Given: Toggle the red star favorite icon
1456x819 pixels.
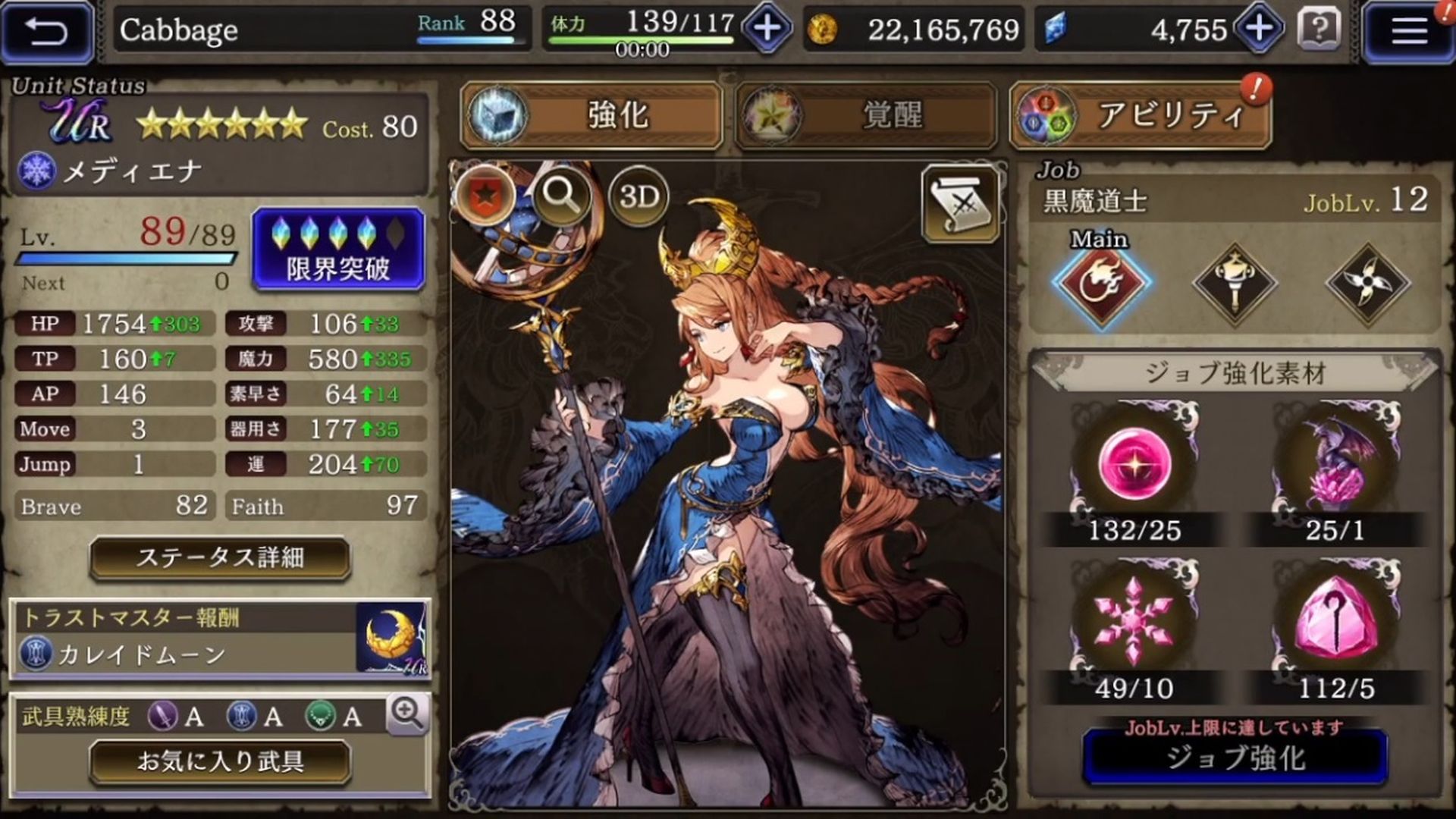Looking at the screenshot, I should coord(484,196).
